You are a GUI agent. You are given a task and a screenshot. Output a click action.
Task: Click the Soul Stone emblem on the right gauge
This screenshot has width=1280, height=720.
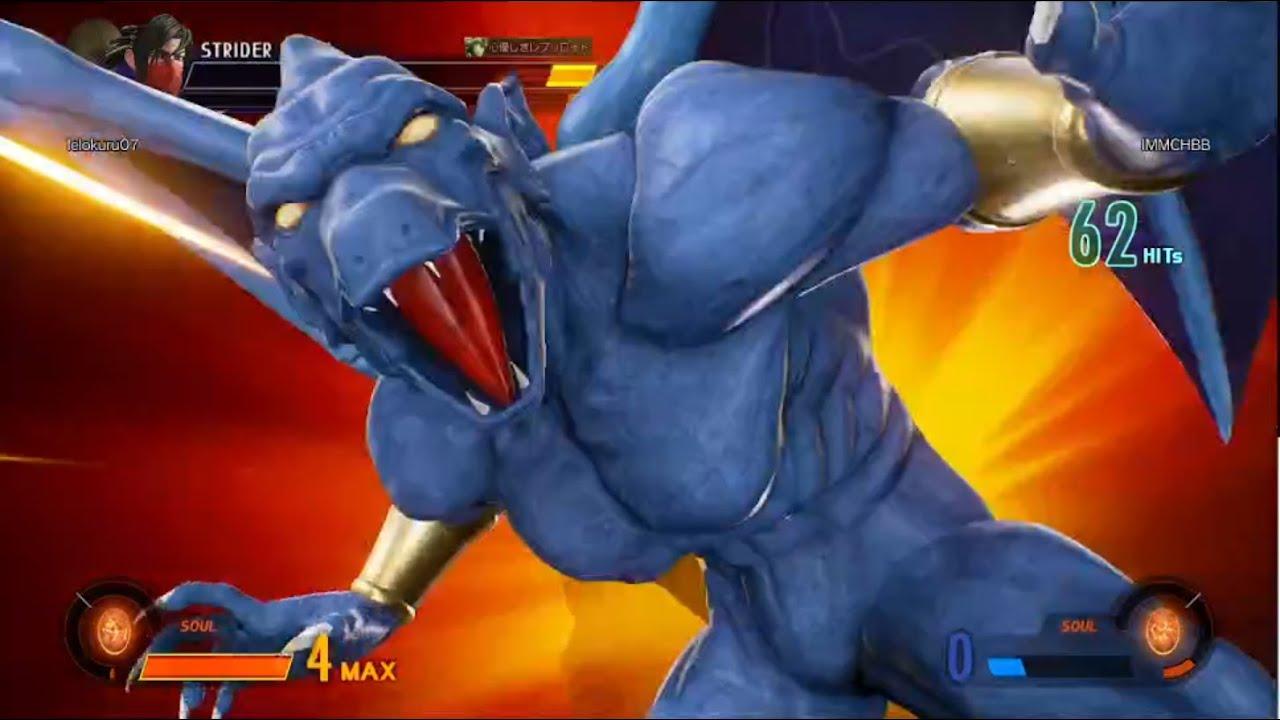[1161, 630]
